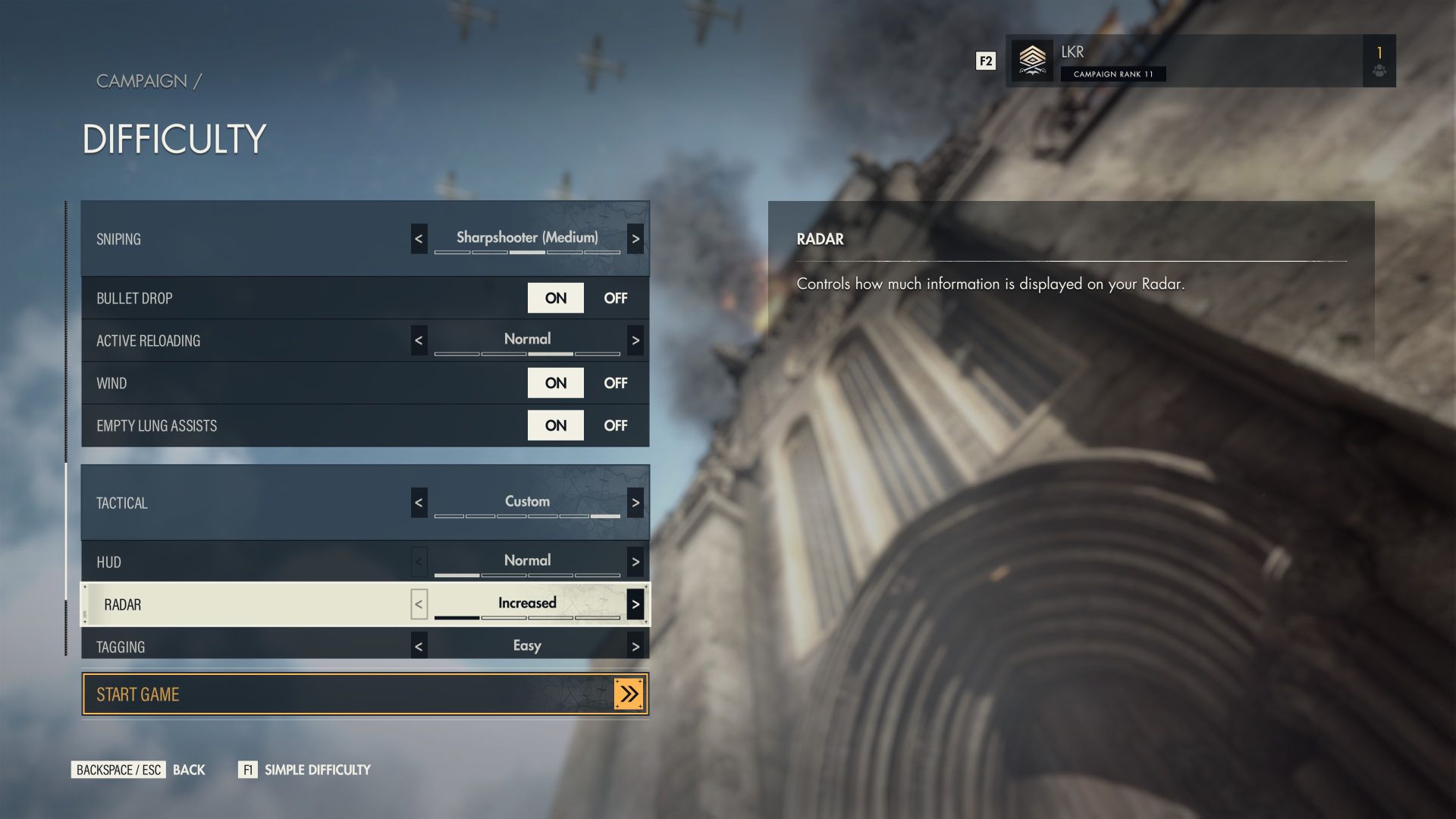1456x819 pixels.
Task: Disable Wind simulation
Action: click(x=615, y=383)
